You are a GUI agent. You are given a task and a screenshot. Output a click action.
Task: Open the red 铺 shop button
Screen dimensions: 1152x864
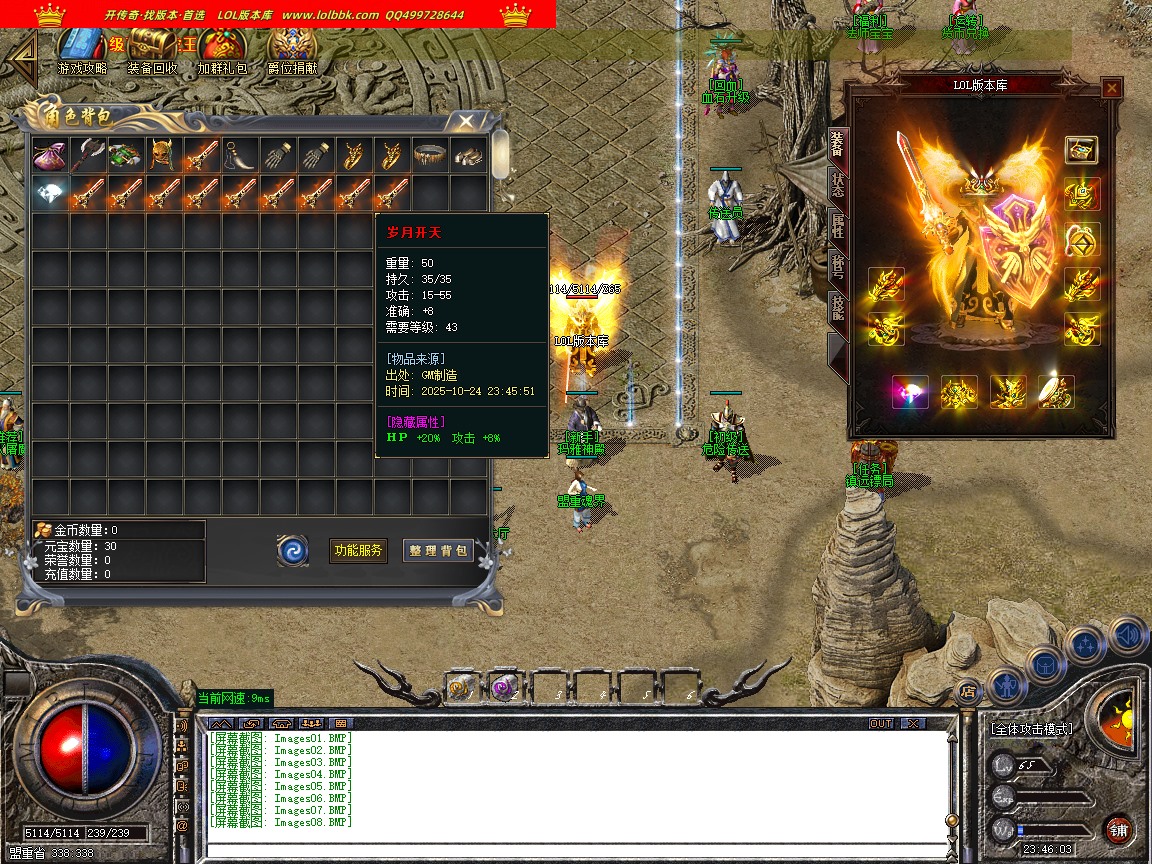click(1119, 829)
